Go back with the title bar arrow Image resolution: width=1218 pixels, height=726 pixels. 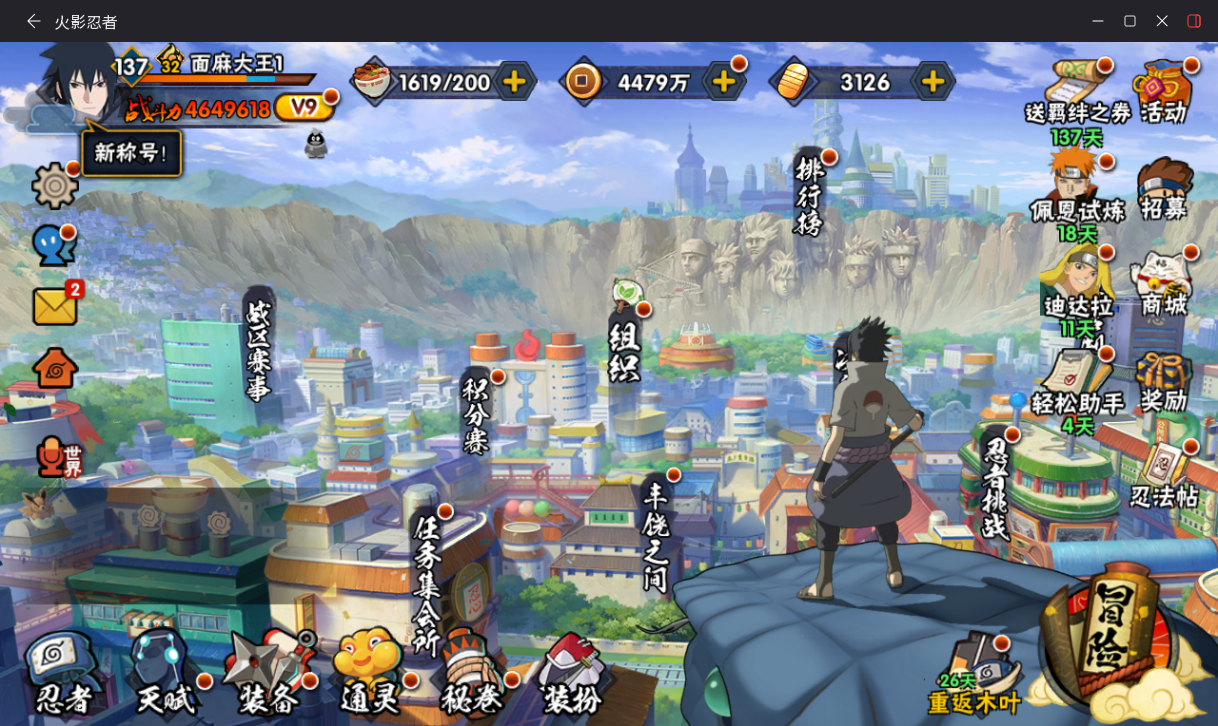[34, 21]
